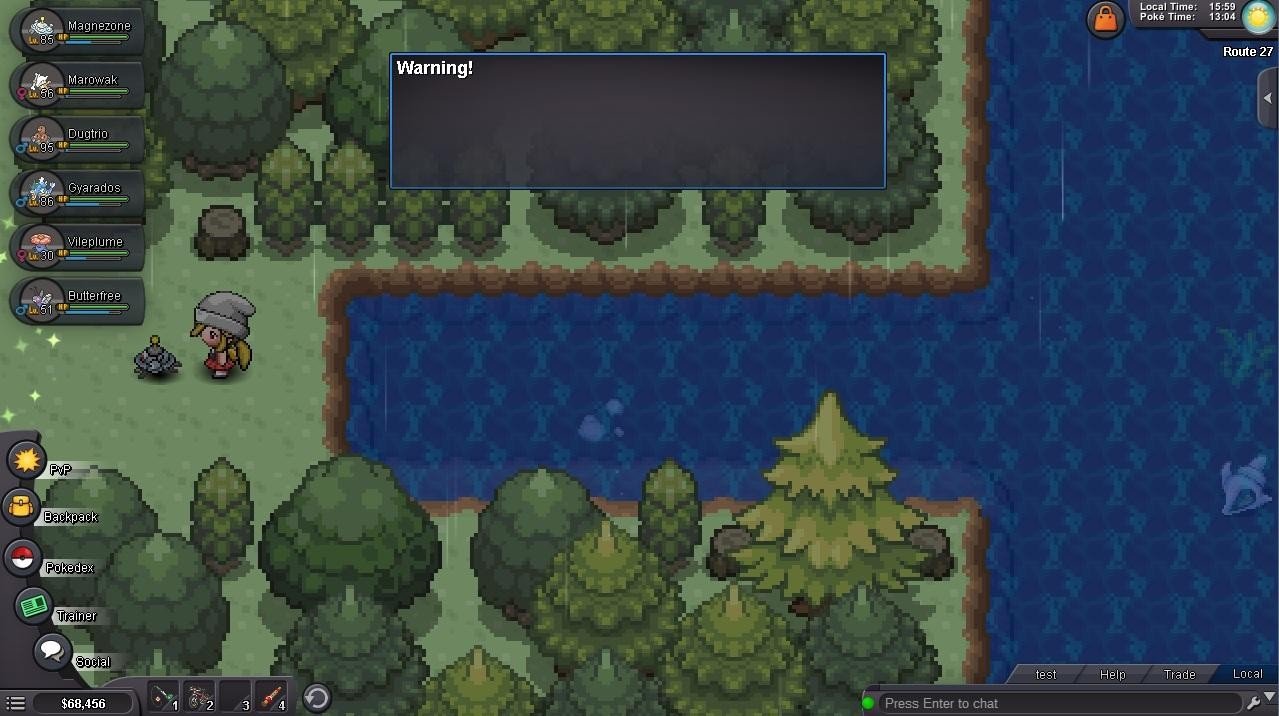The width and height of the screenshot is (1279, 716).
Task: Open the Social menu
Action: click(x=52, y=652)
